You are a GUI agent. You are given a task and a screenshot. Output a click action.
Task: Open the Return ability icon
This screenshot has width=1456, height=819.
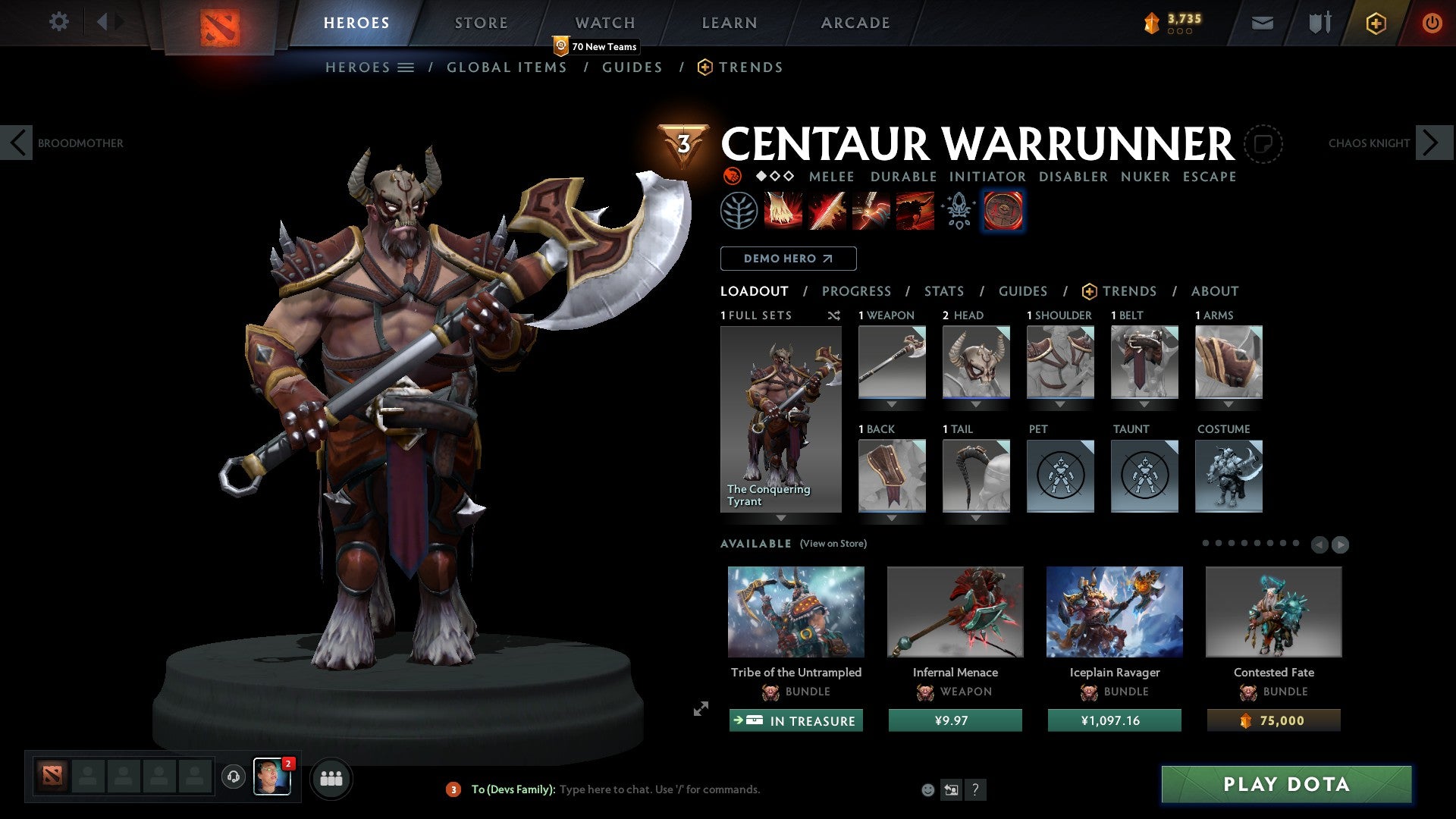tap(871, 210)
